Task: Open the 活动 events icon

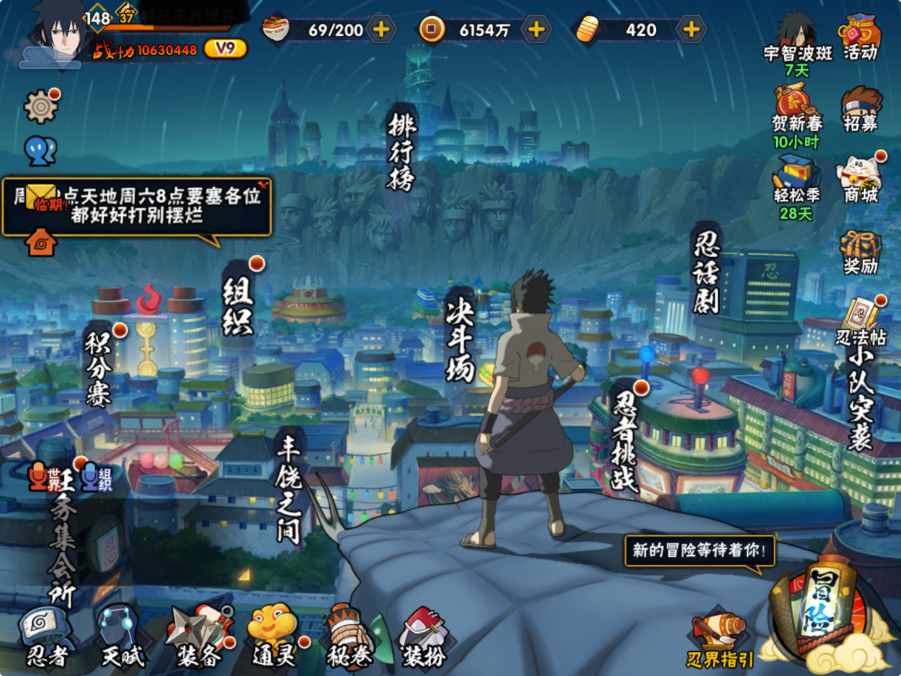Action: (x=860, y=38)
